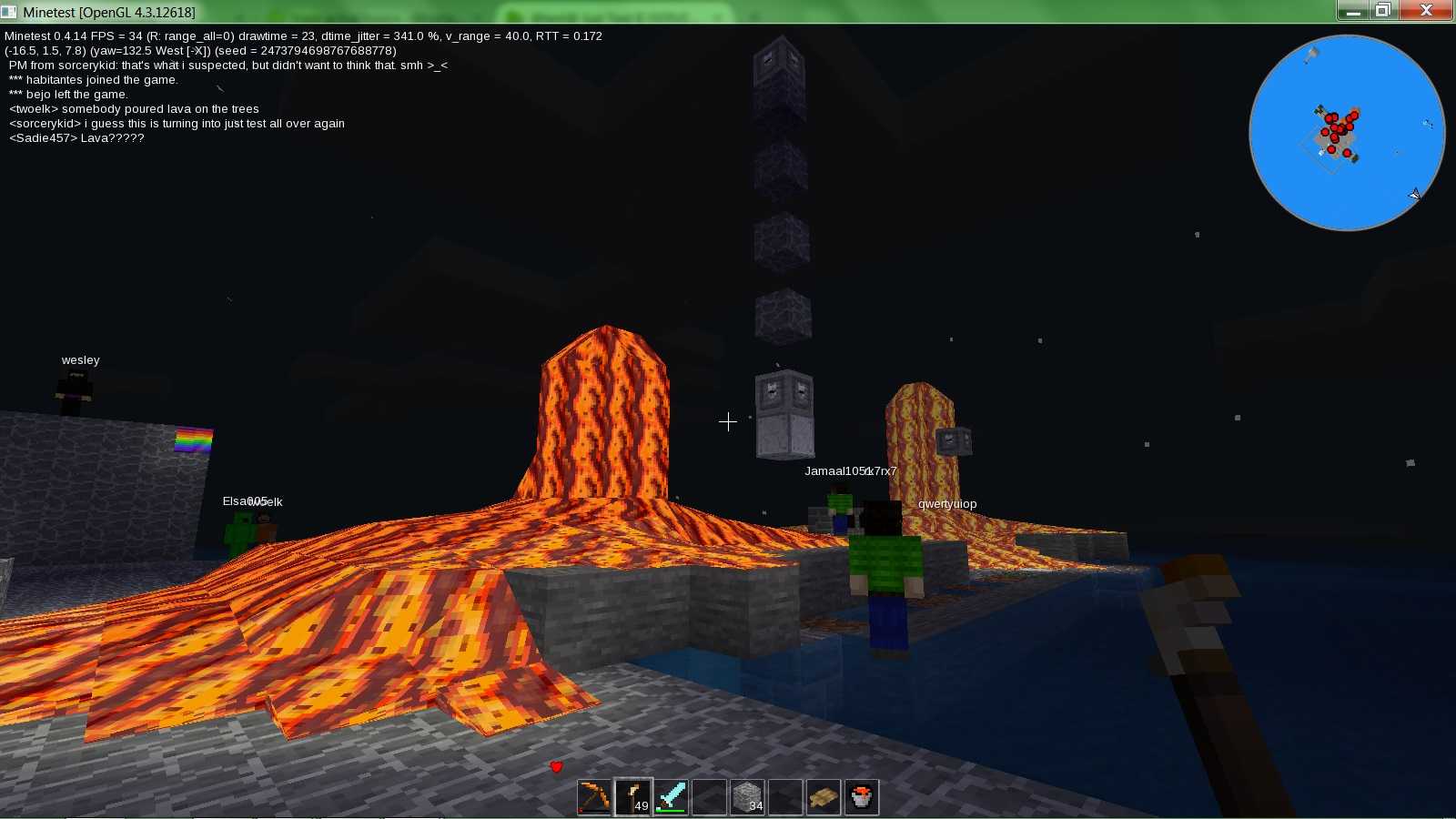Select the lava bucket in the hotbar
This screenshot has height=819, width=1456.
(862, 796)
